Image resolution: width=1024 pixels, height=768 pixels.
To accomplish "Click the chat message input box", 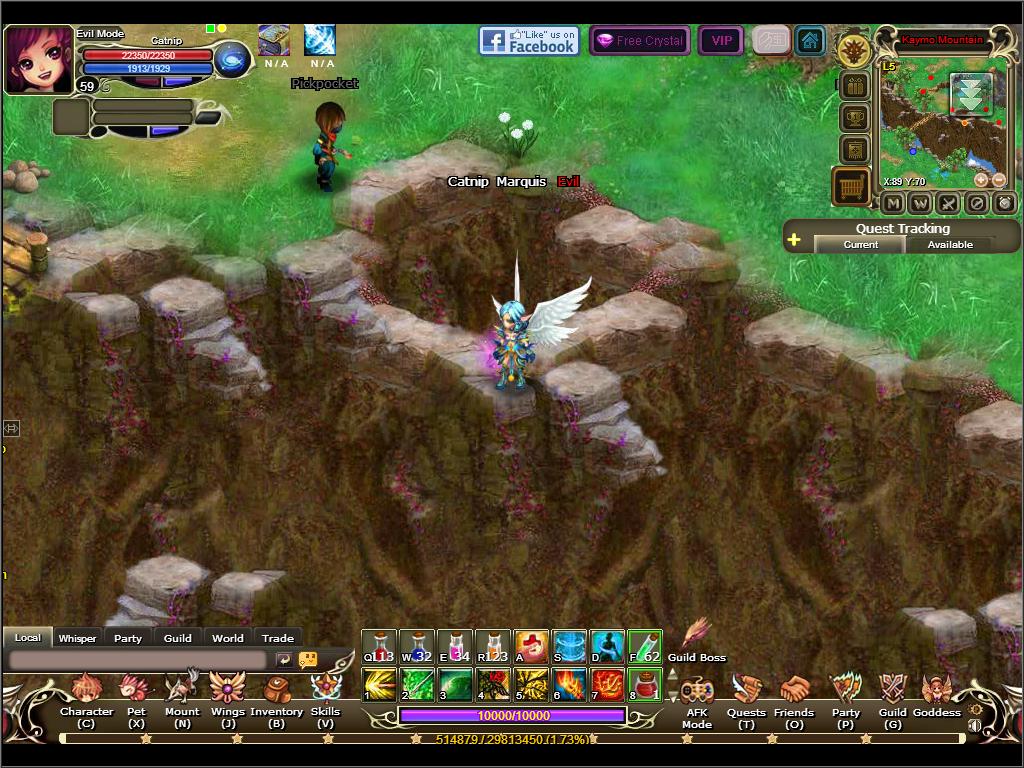I will [x=137, y=660].
